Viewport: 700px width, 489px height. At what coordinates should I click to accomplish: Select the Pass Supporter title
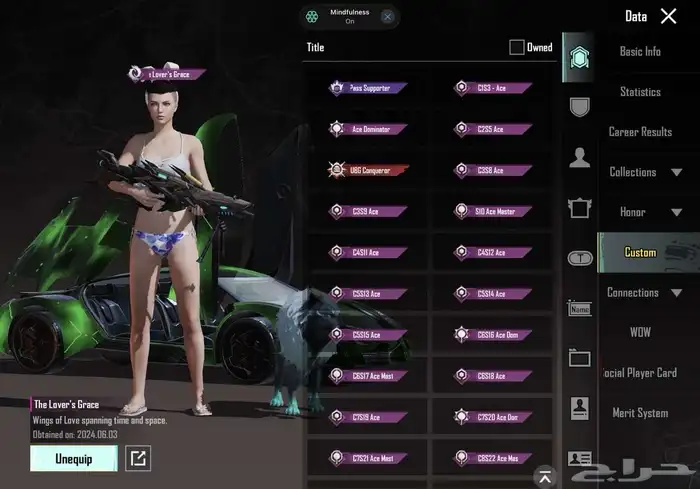pos(368,88)
